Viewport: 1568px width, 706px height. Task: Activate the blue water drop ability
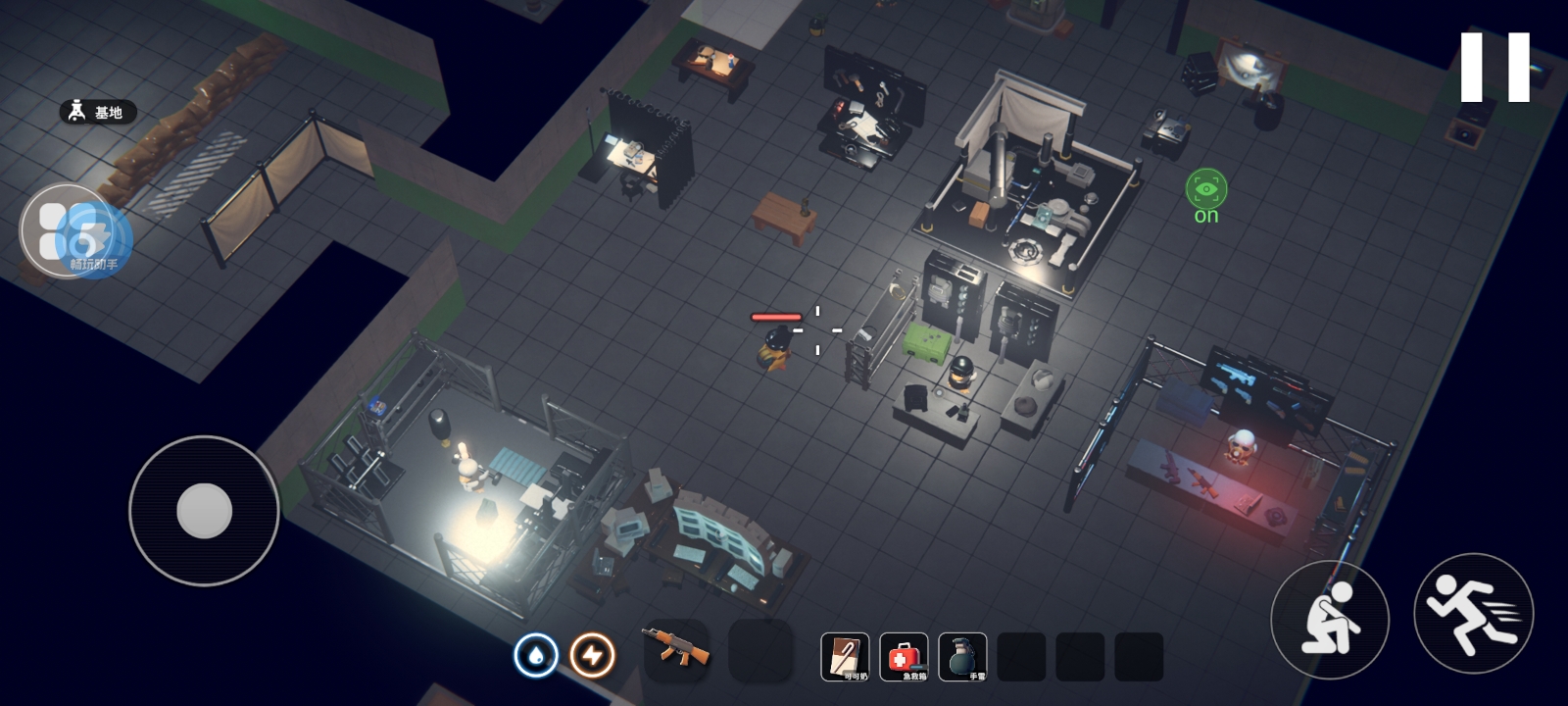point(536,655)
